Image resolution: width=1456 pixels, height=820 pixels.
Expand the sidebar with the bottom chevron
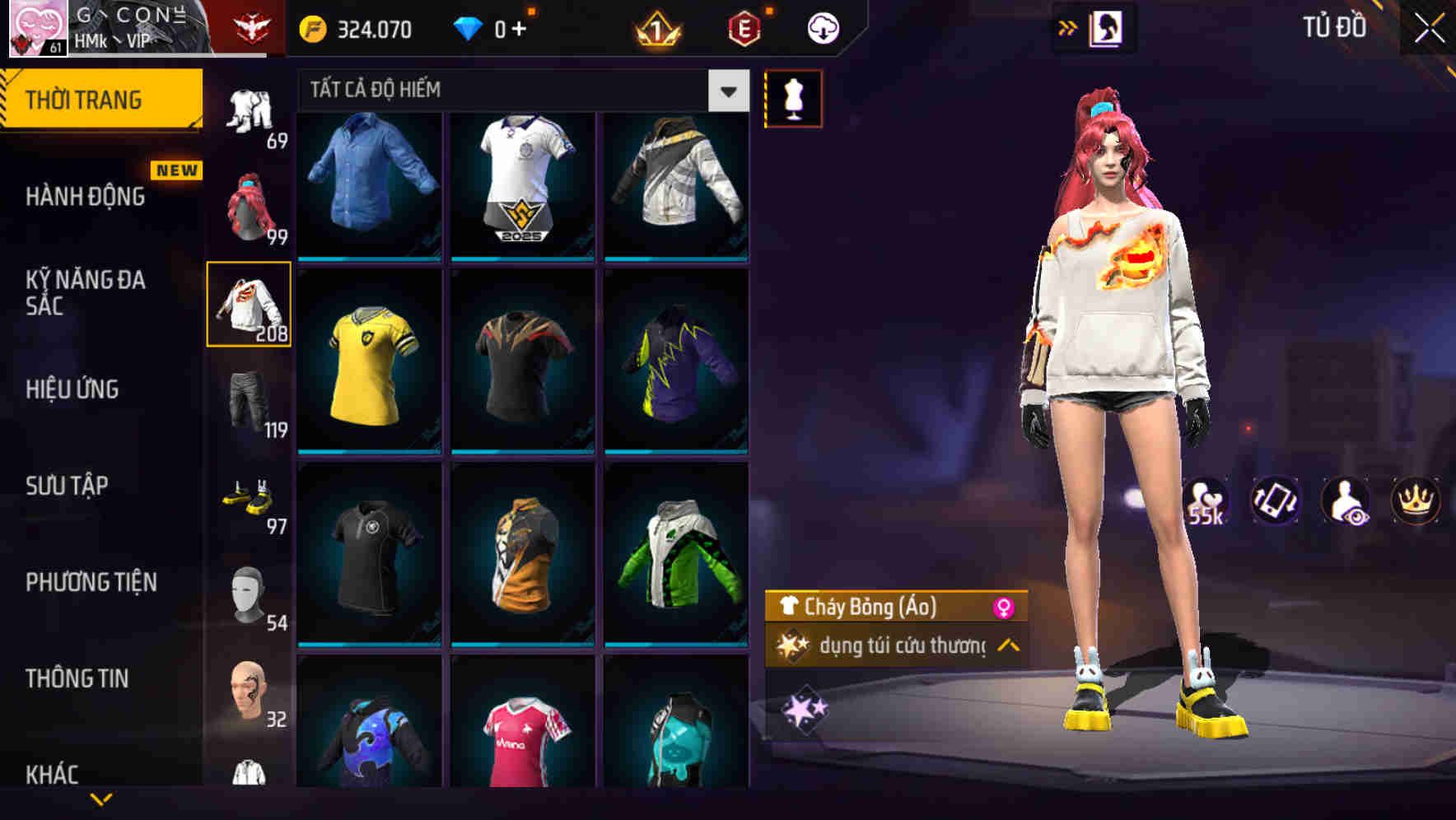(x=103, y=799)
